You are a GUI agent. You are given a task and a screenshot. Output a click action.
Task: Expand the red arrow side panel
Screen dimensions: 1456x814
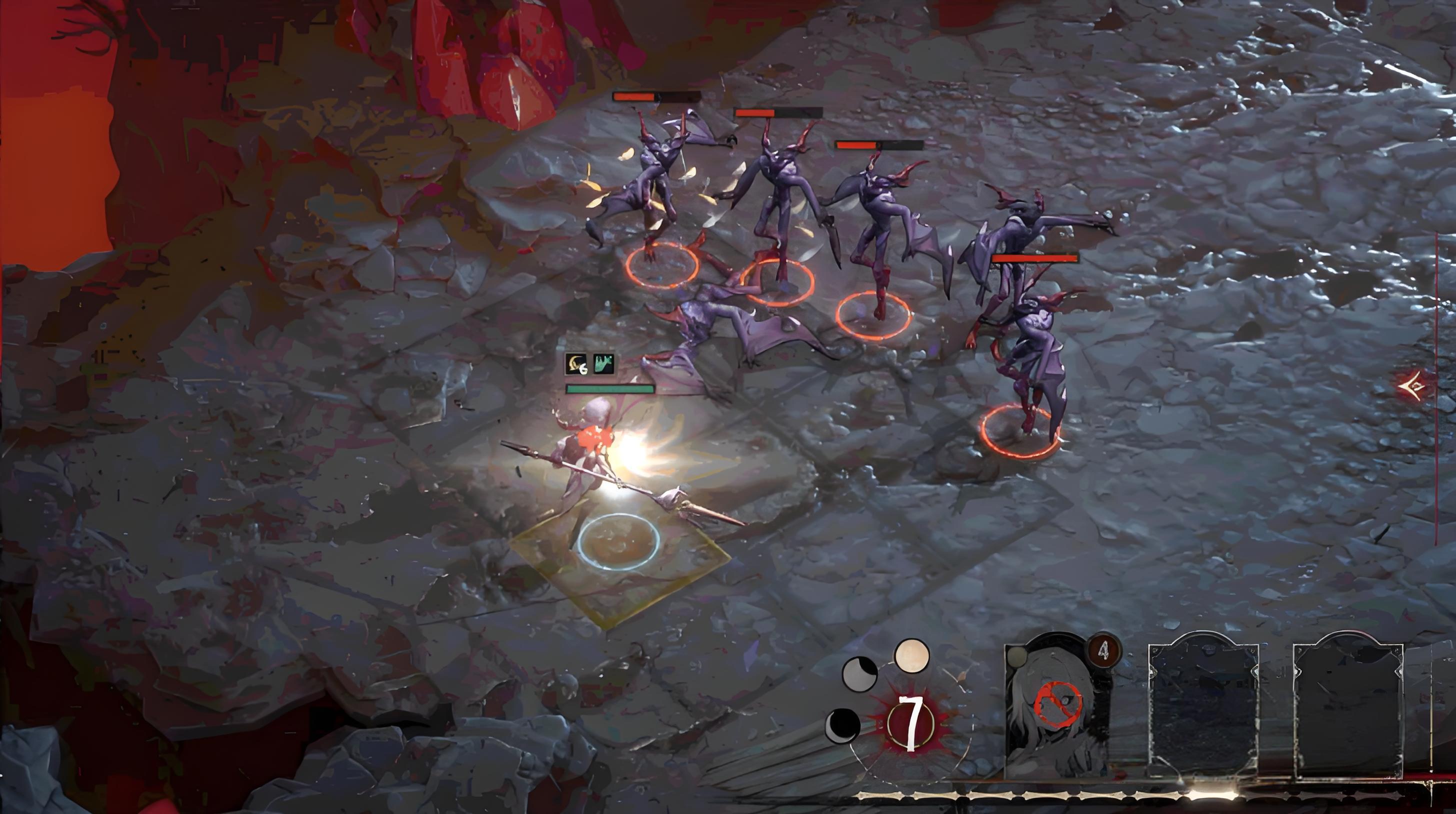1412,386
